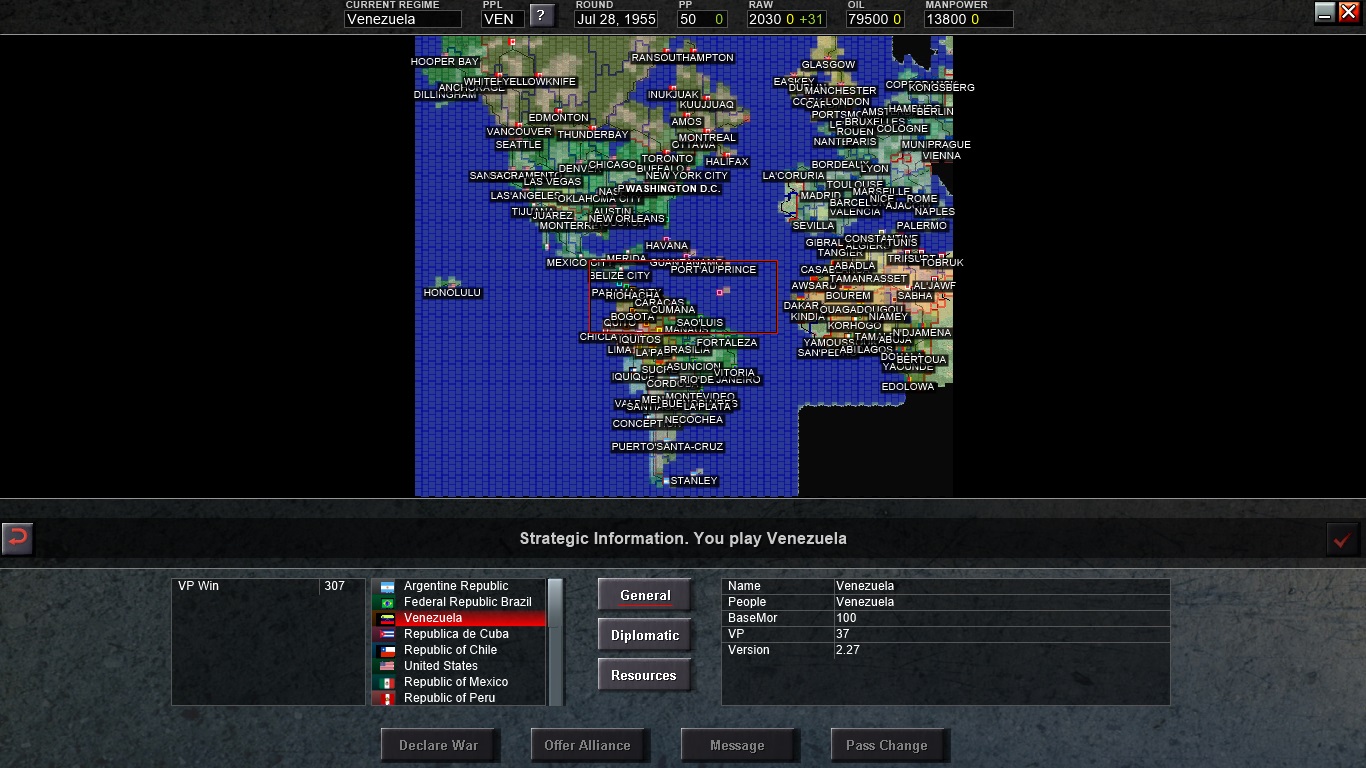This screenshot has height=768, width=1366.
Task: Switch to the Resources tab
Action: click(644, 674)
